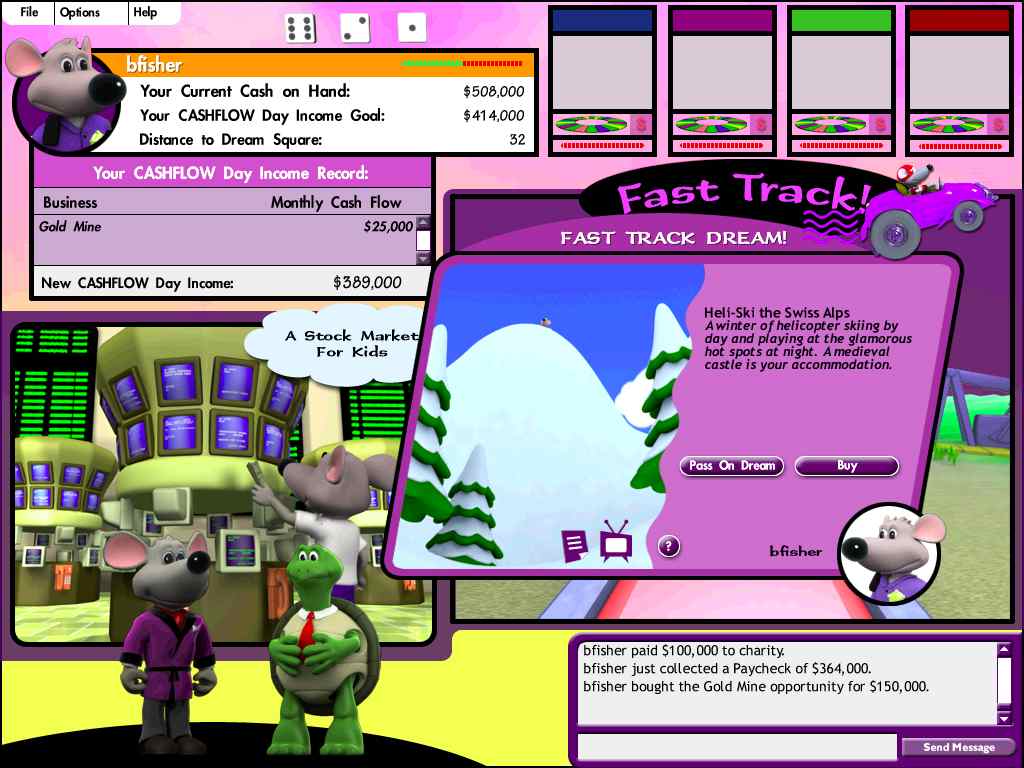
Task: Click the chat log scroll down arrow
Action: pyautogui.click(x=1004, y=717)
